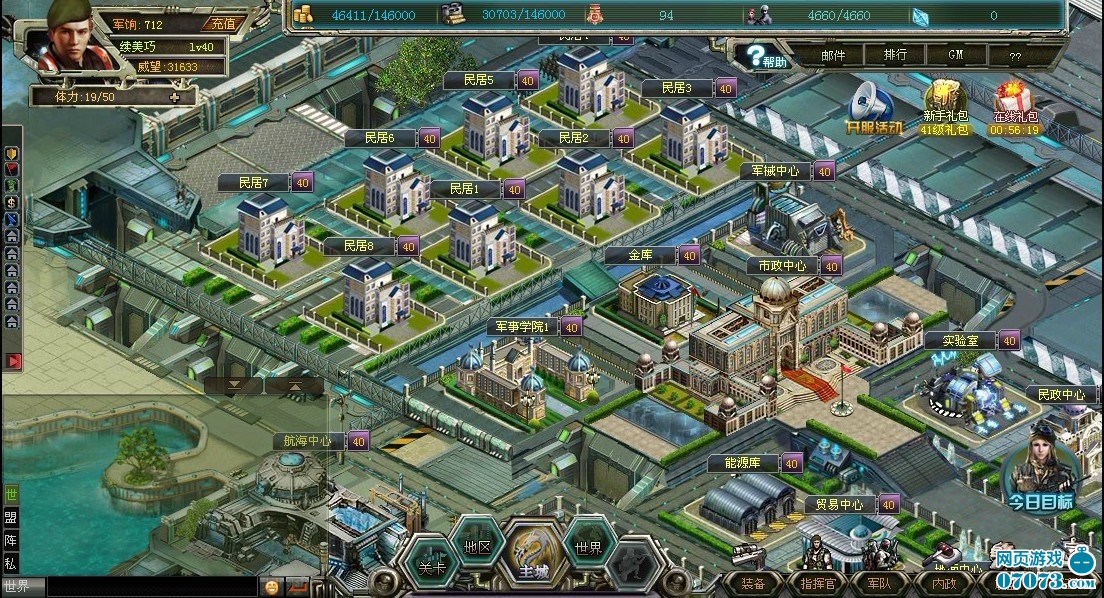Switch to the 世界 world map

pos(587,548)
